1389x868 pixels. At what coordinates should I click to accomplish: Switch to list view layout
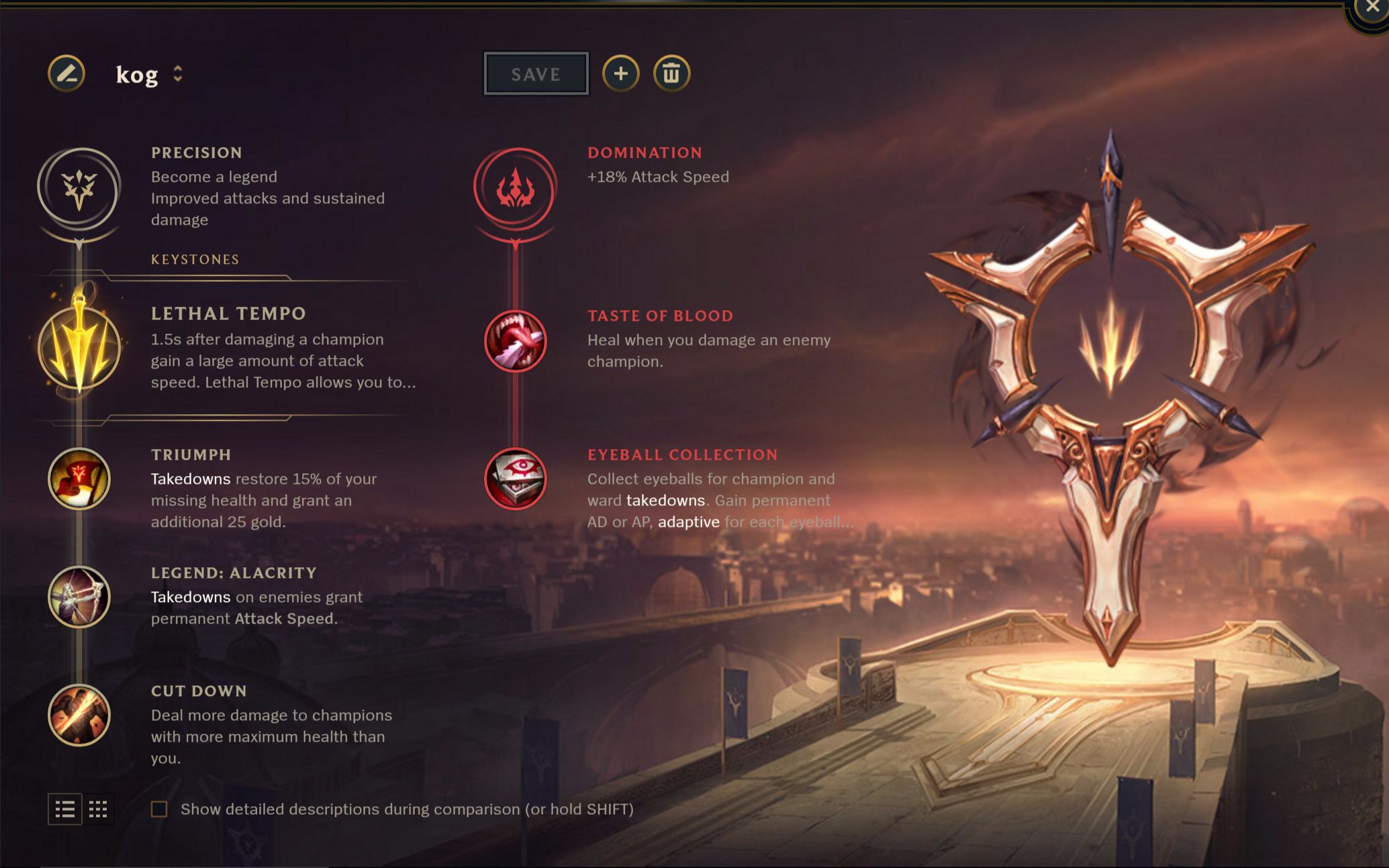click(65, 809)
